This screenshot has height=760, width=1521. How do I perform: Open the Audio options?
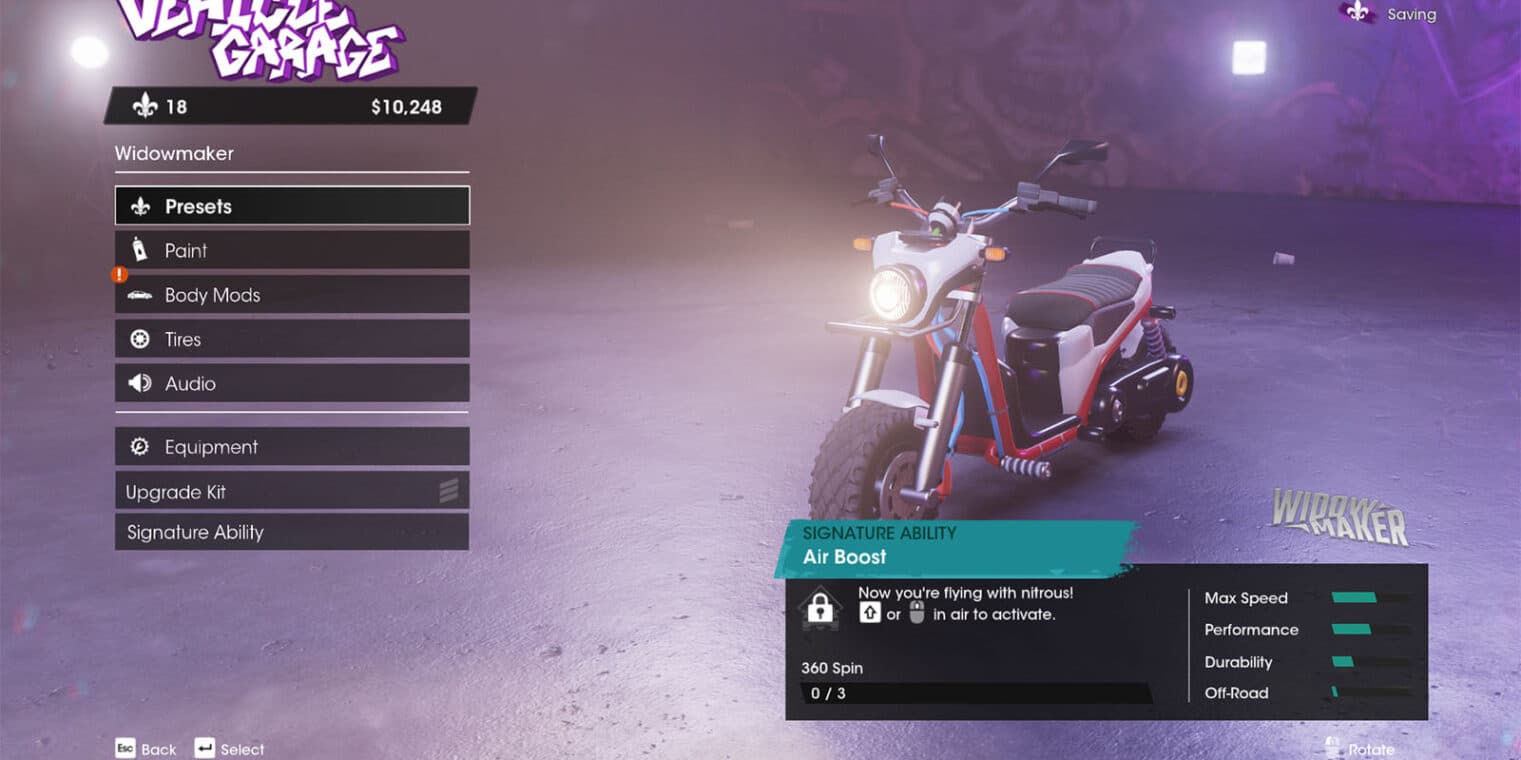[x=291, y=383]
